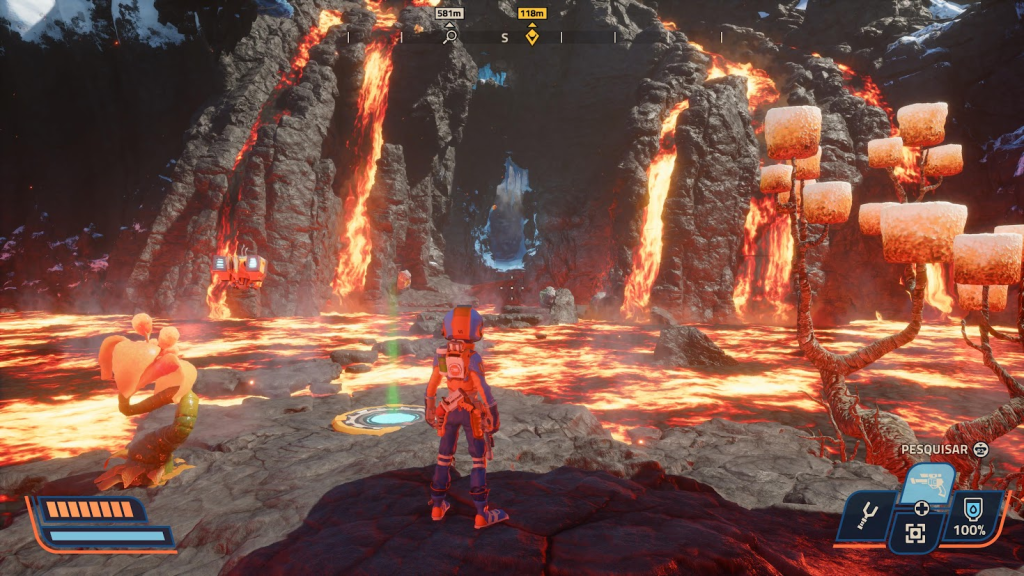Click the yellow objective marker on compass
1024x576 pixels.
coord(532,37)
